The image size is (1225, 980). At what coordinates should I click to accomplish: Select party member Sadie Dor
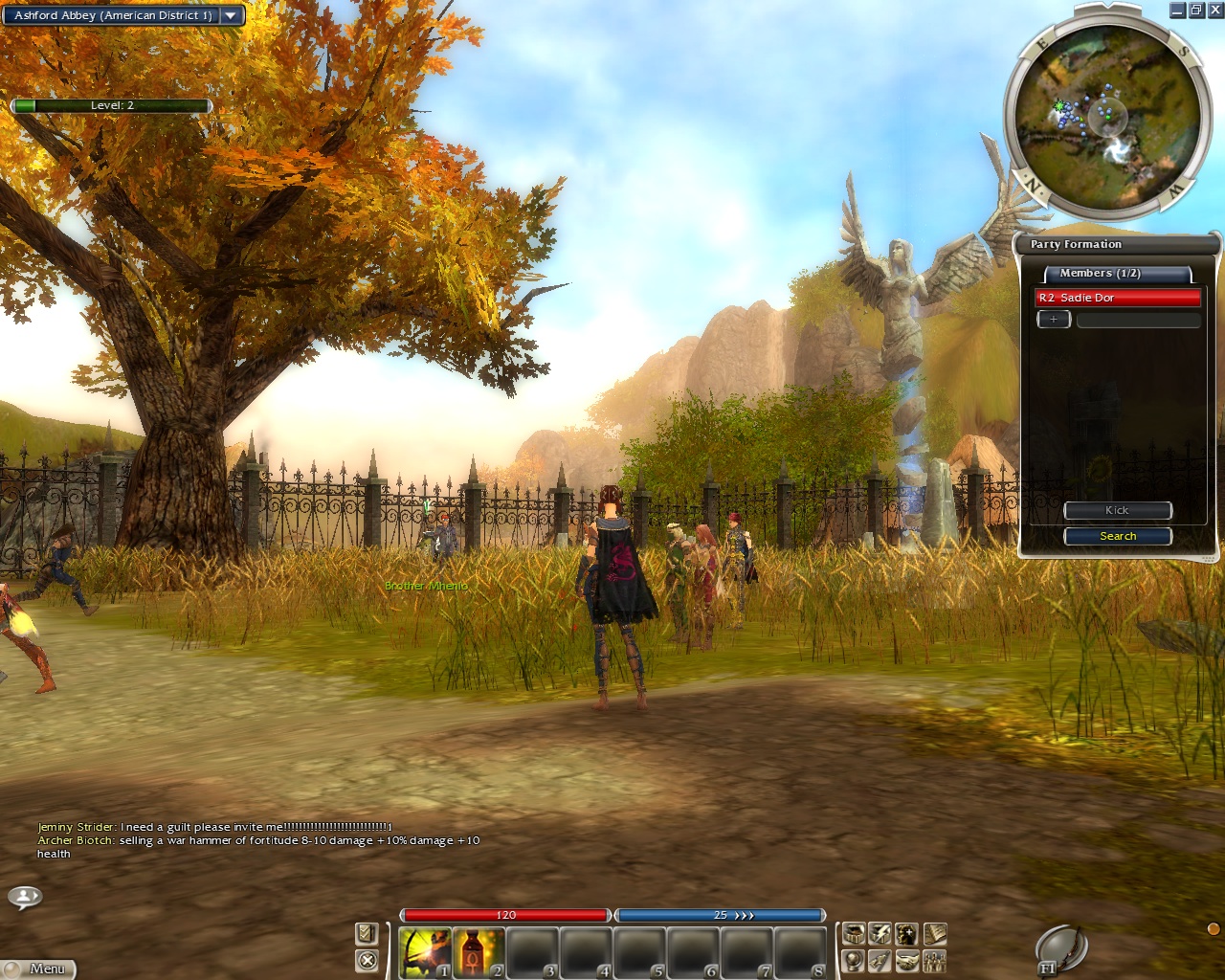1117,298
